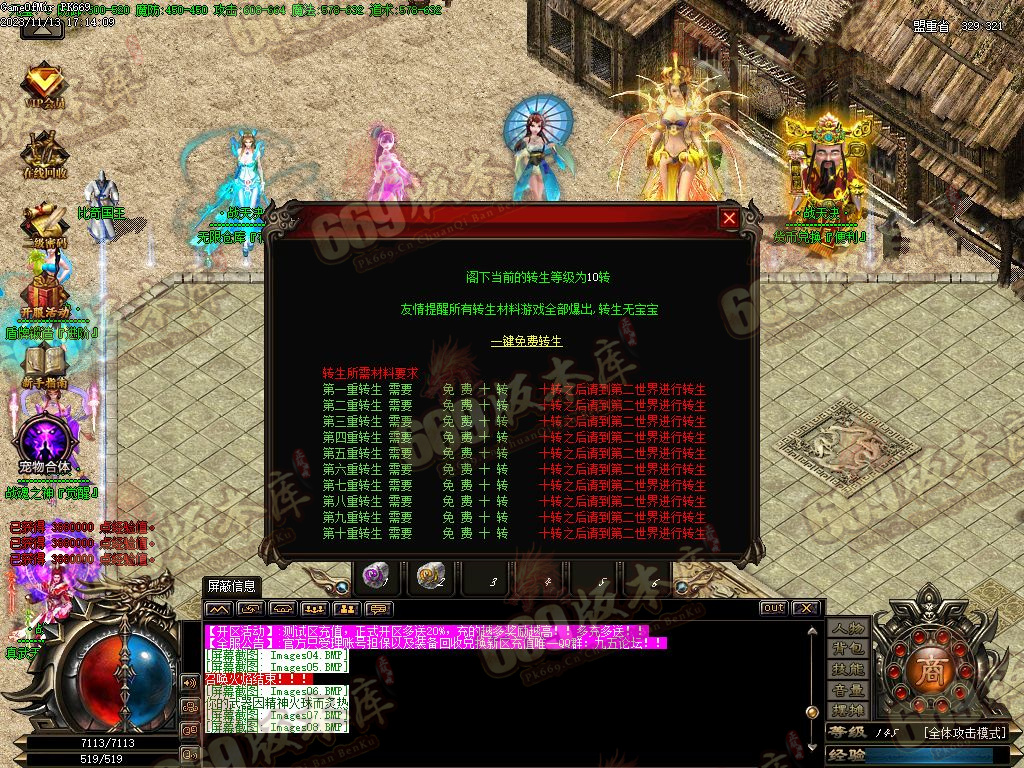Click the 一键免费转生 link
Image resolution: width=1024 pixels, height=768 pixels.
click(526, 341)
